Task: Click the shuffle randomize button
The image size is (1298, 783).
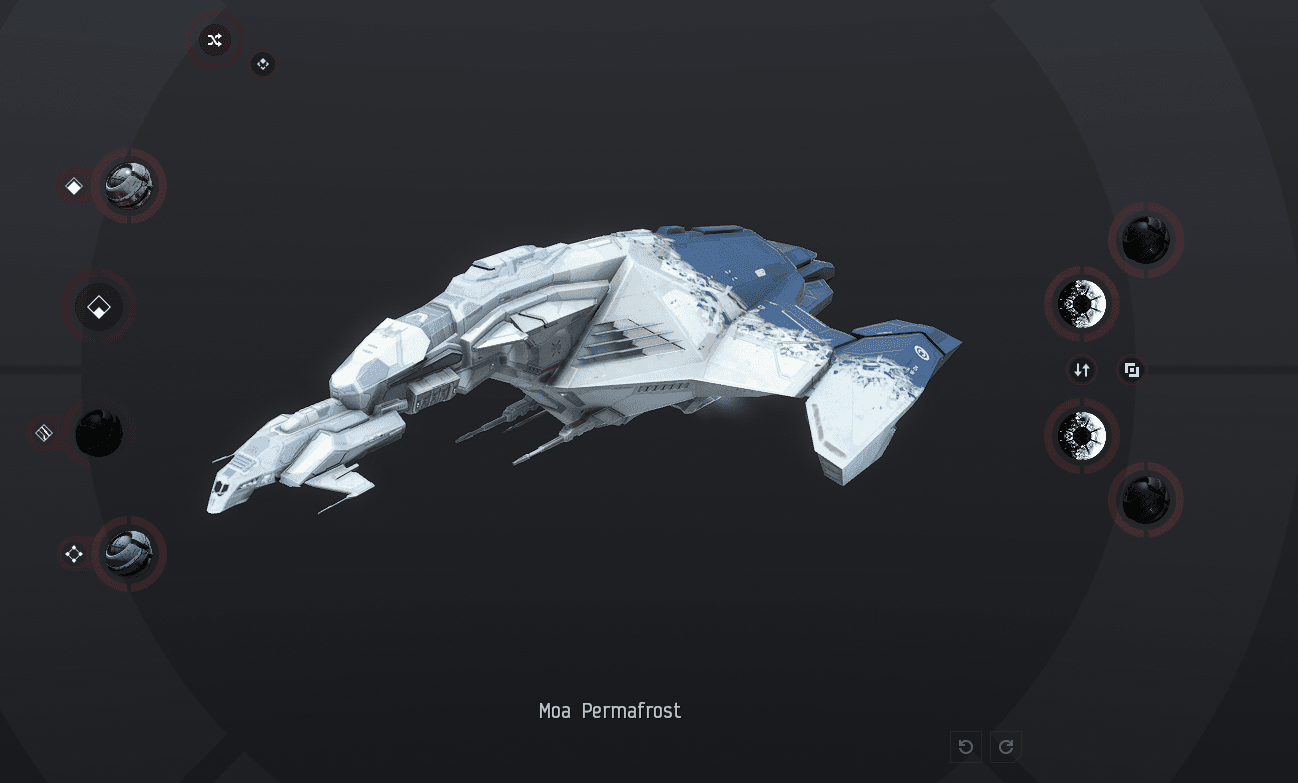Action: (214, 40)
